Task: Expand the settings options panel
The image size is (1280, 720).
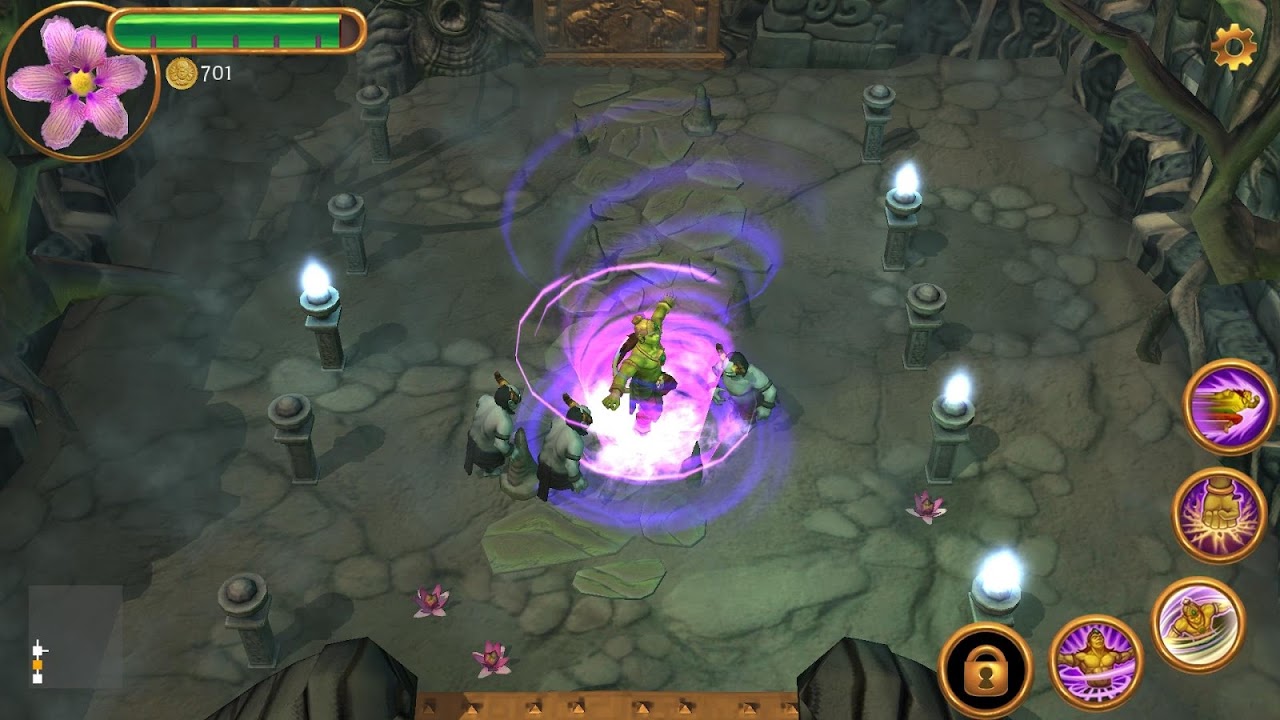Action: (1234, 44)
